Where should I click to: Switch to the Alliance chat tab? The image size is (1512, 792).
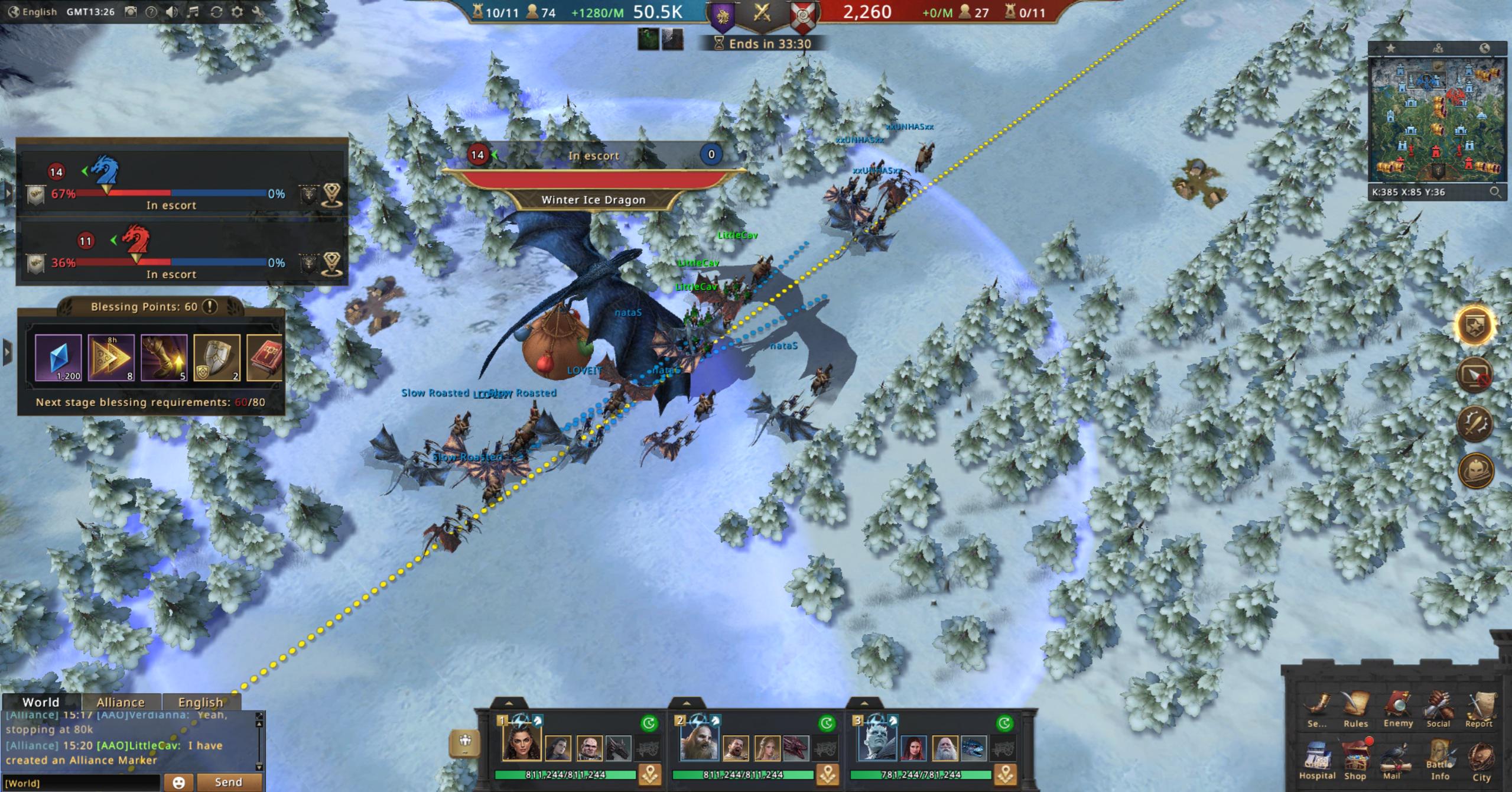[x=121, y=702]
